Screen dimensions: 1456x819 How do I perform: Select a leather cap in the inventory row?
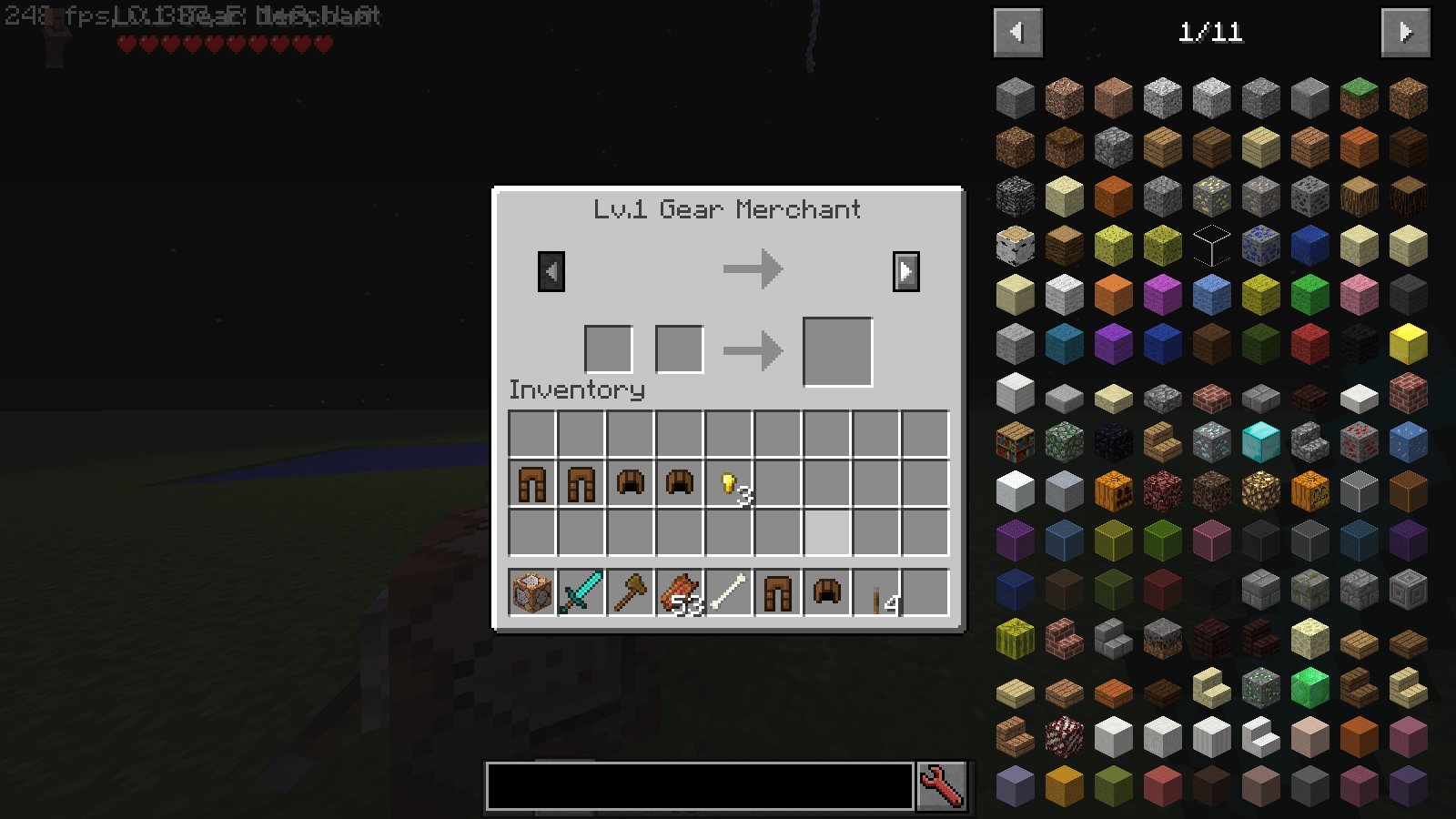point(631,483)
